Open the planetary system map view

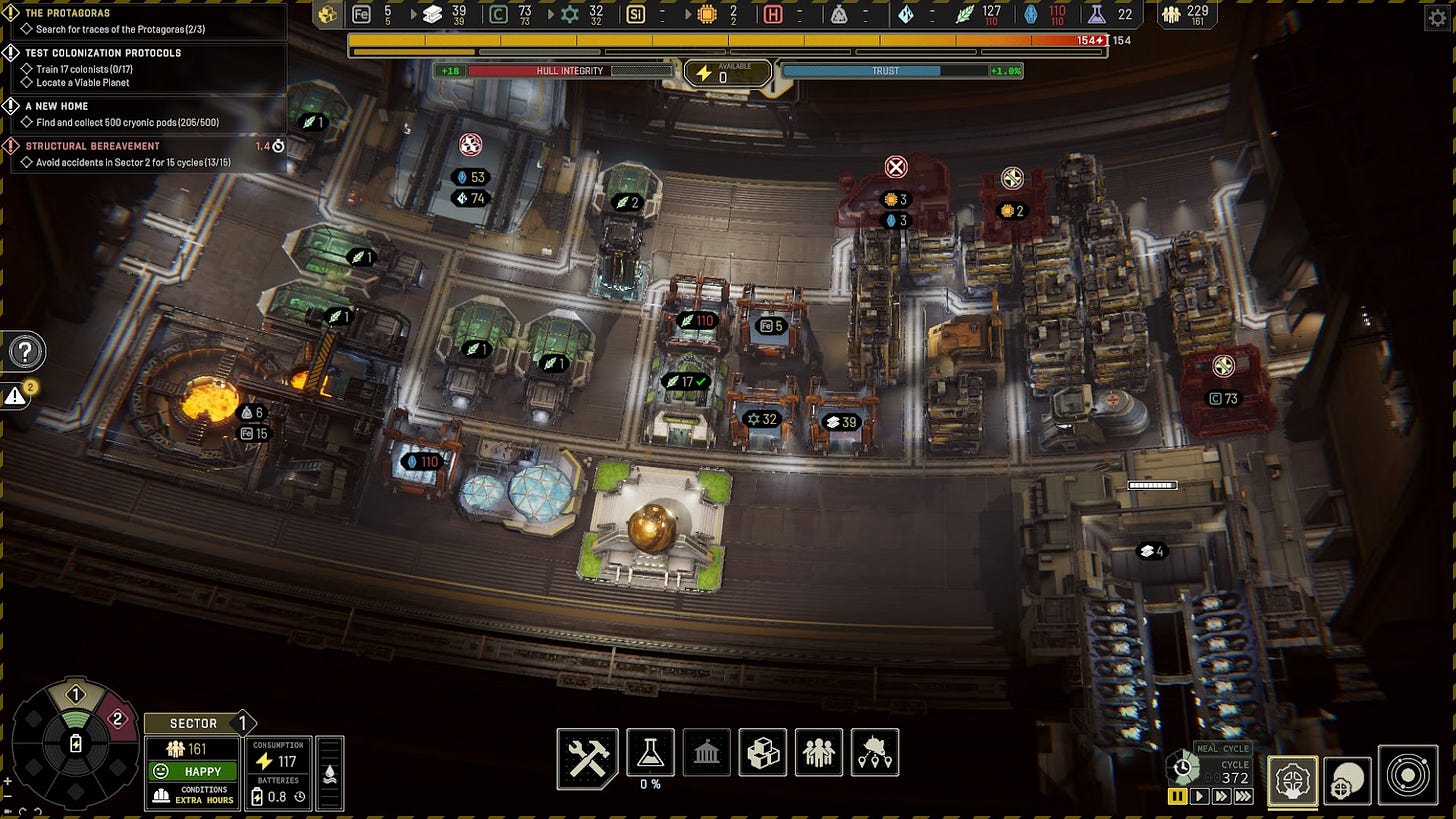(x=1408, y=776)
